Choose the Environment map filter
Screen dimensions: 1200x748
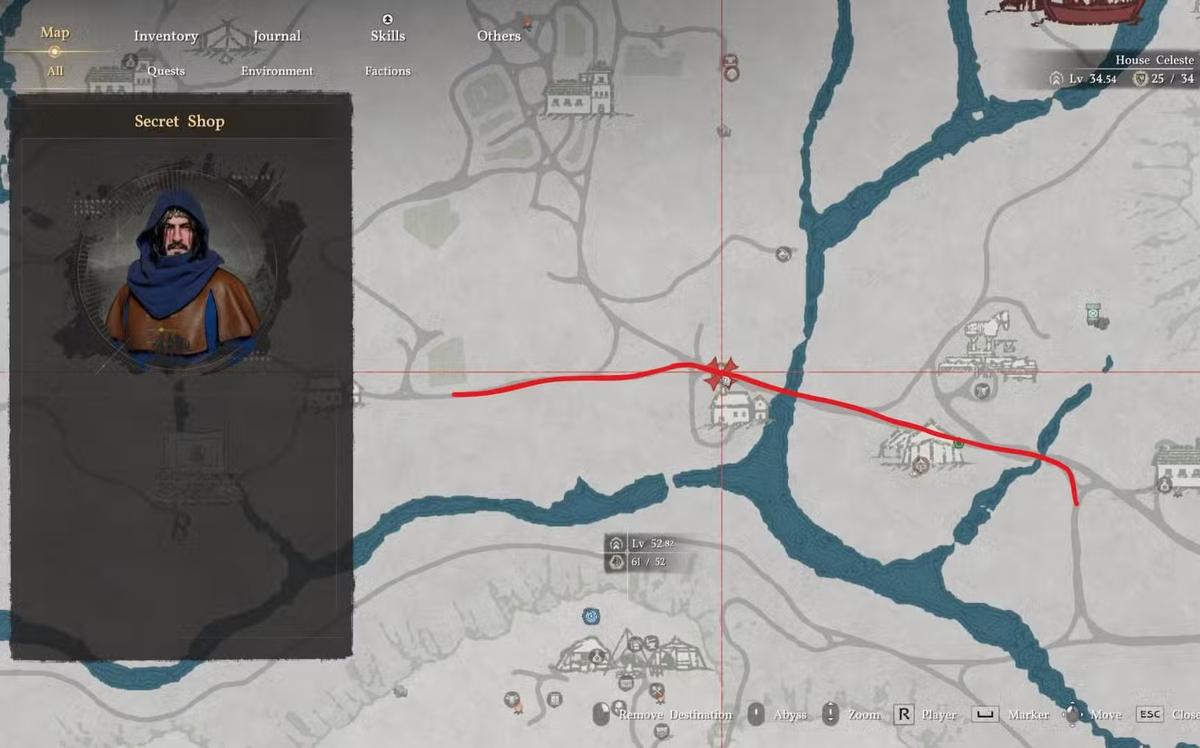click(277, 71)
